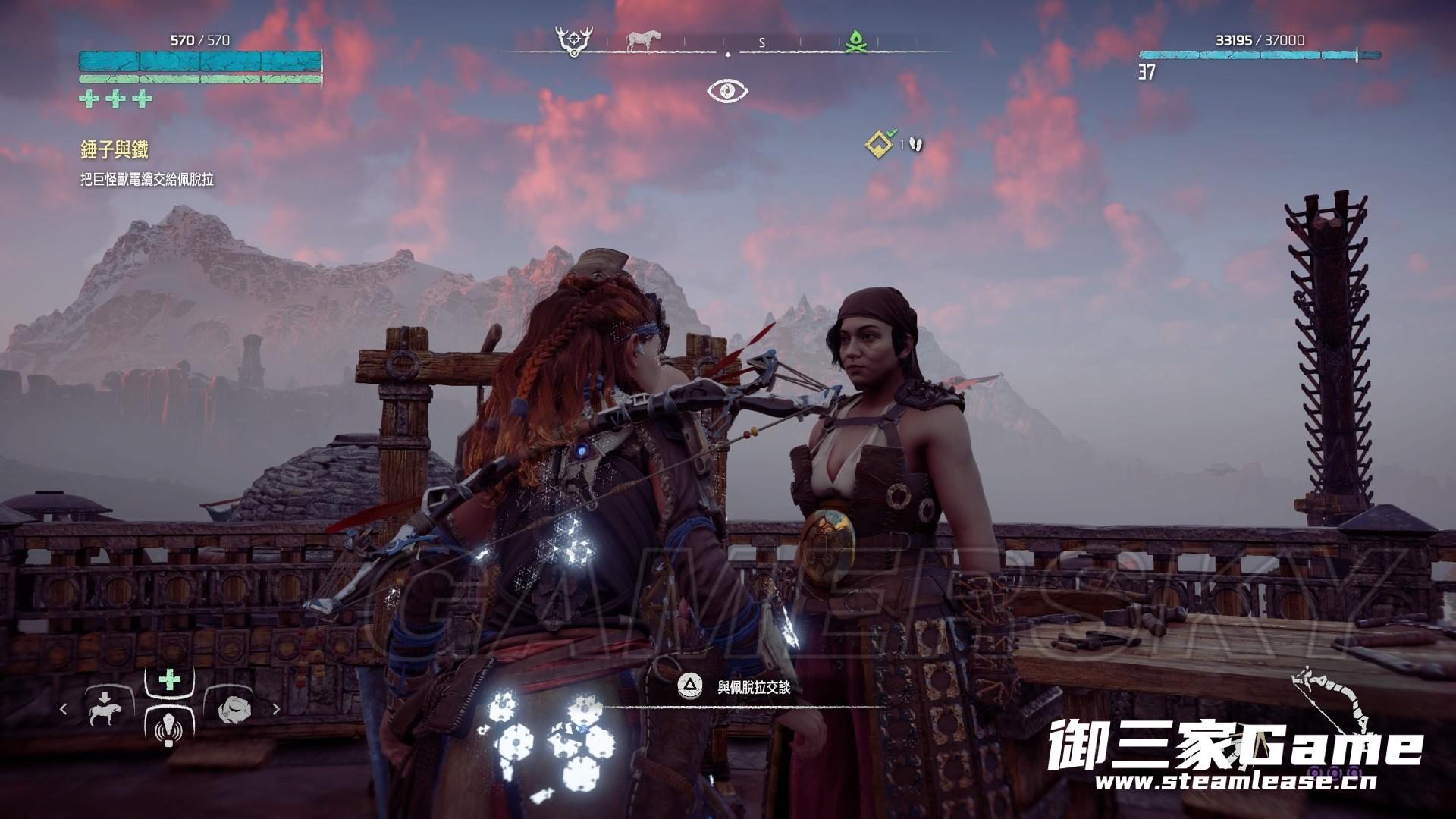
Task: Select the yellow quest waypoint marker
Action: pyautogui.click(x=878, y=143)
